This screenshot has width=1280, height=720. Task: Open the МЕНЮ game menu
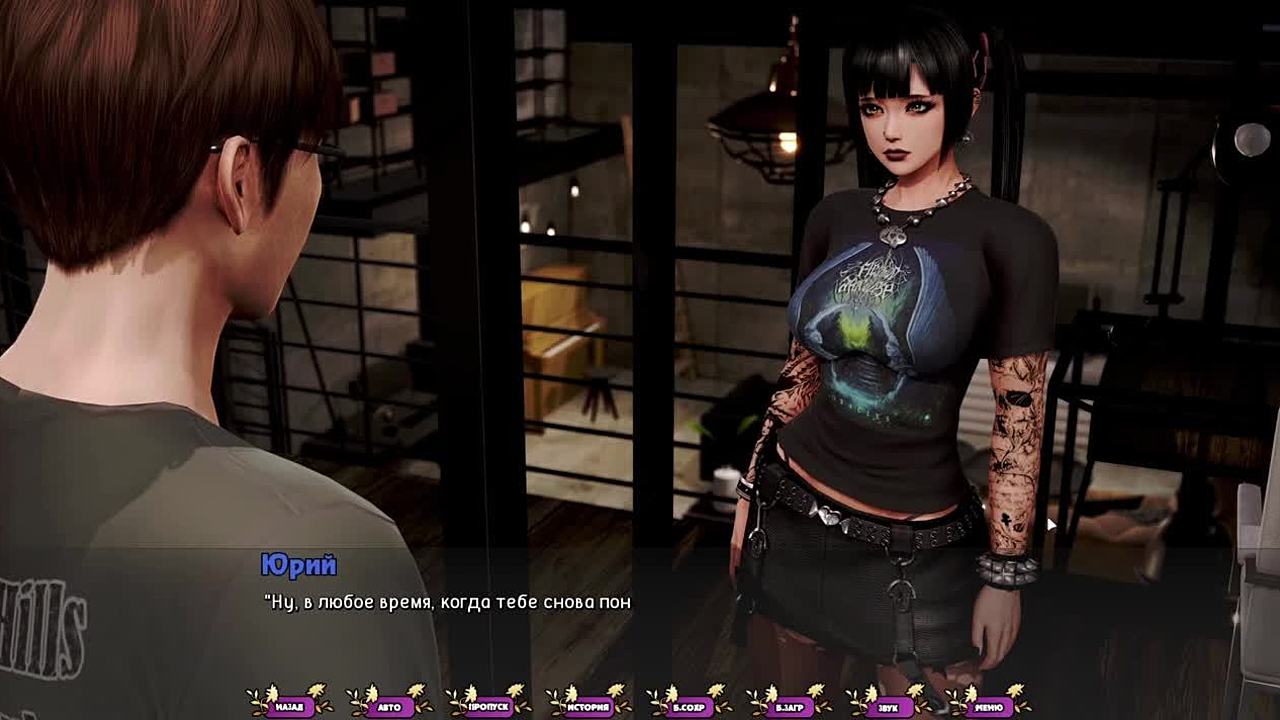pyautogui.click(x=988, y=707)
